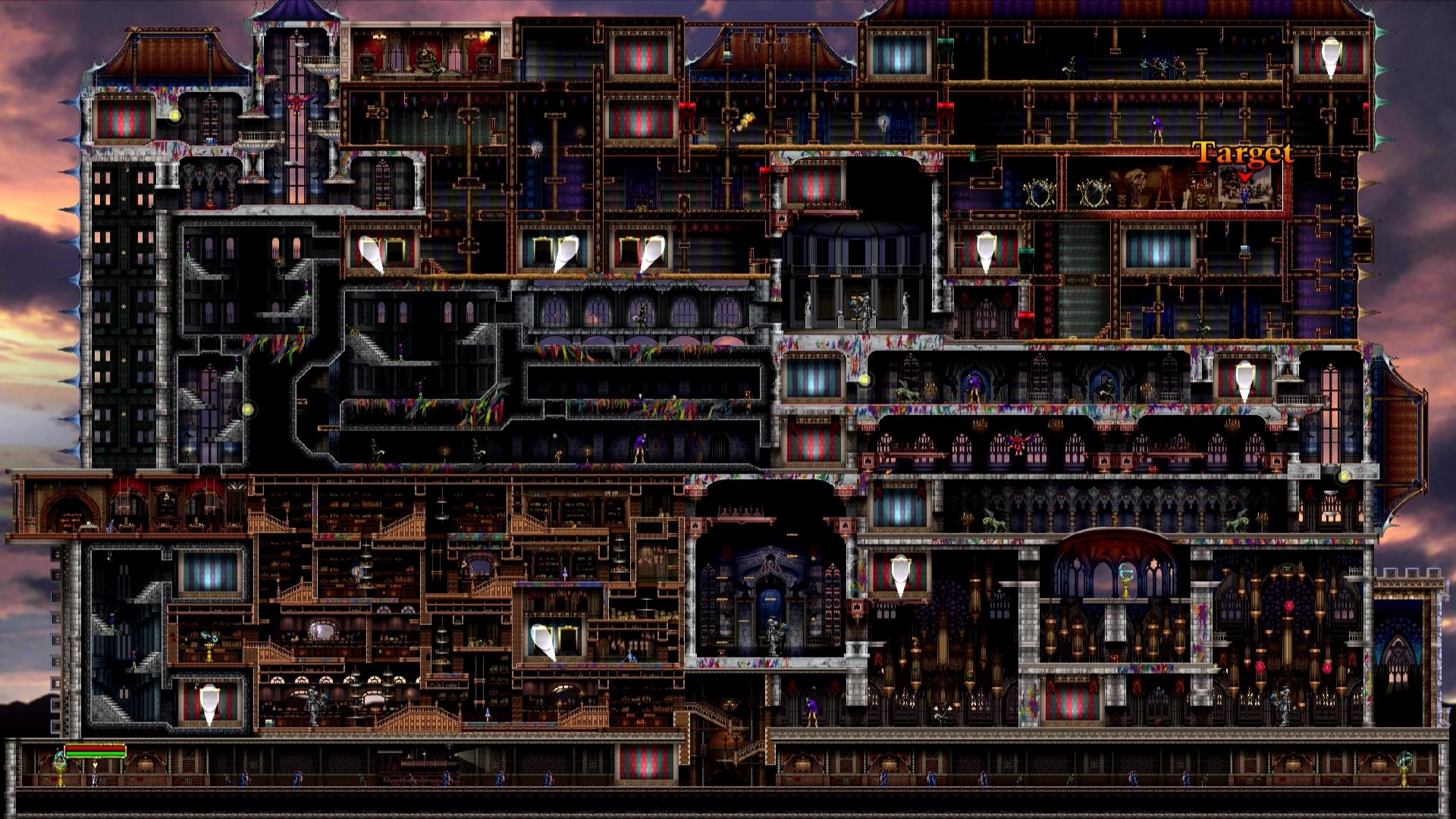Click the golden mirror inside the Target room
The height and width of the screenshot is (819, 1456).
(x=1094, y=194)
